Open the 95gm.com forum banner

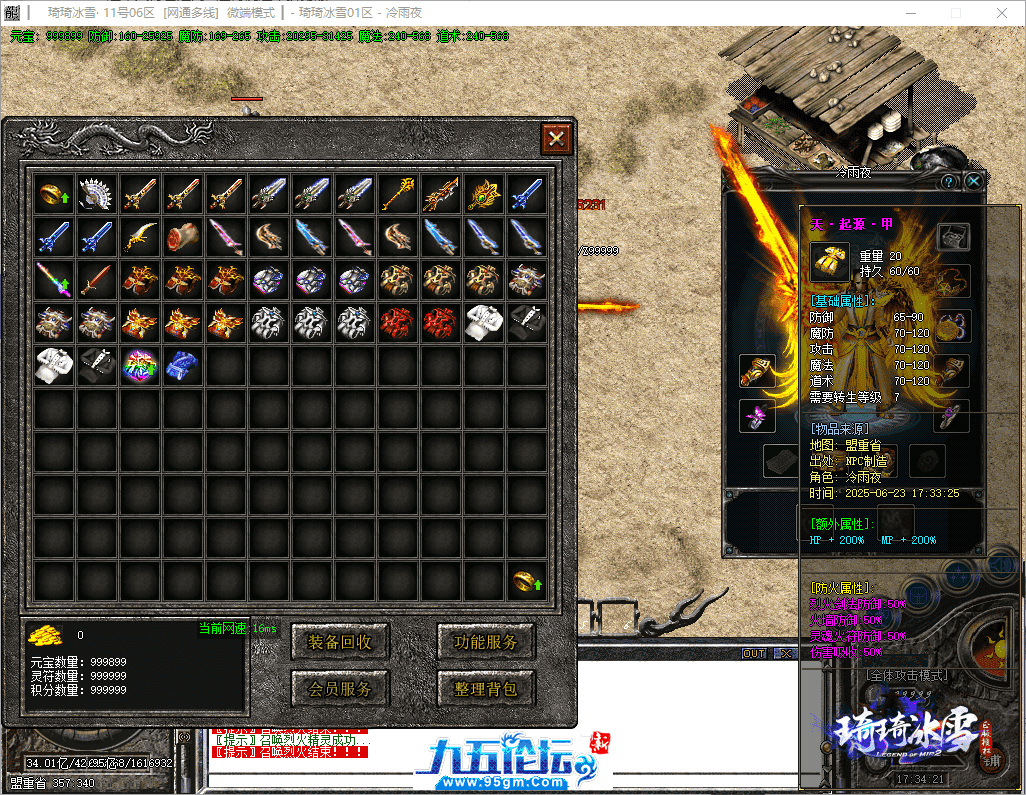pos(512,761)
